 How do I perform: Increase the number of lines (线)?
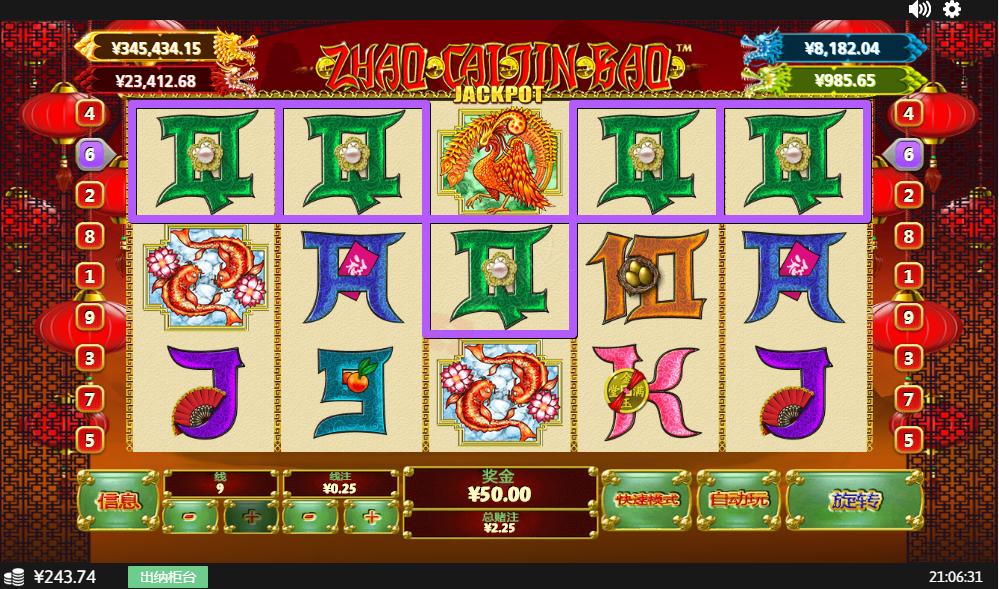(250, 517)
